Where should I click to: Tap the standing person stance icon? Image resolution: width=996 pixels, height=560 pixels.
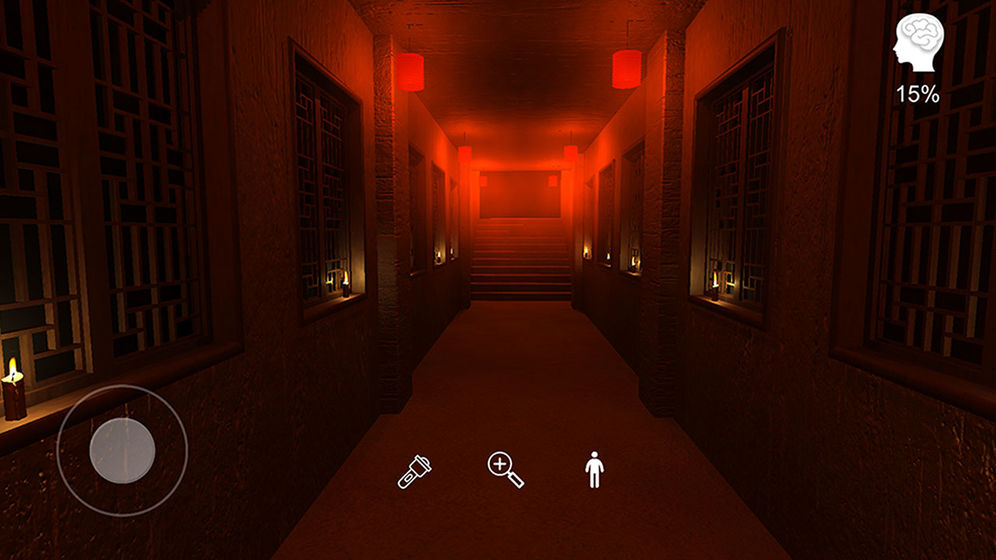(595, 469)
